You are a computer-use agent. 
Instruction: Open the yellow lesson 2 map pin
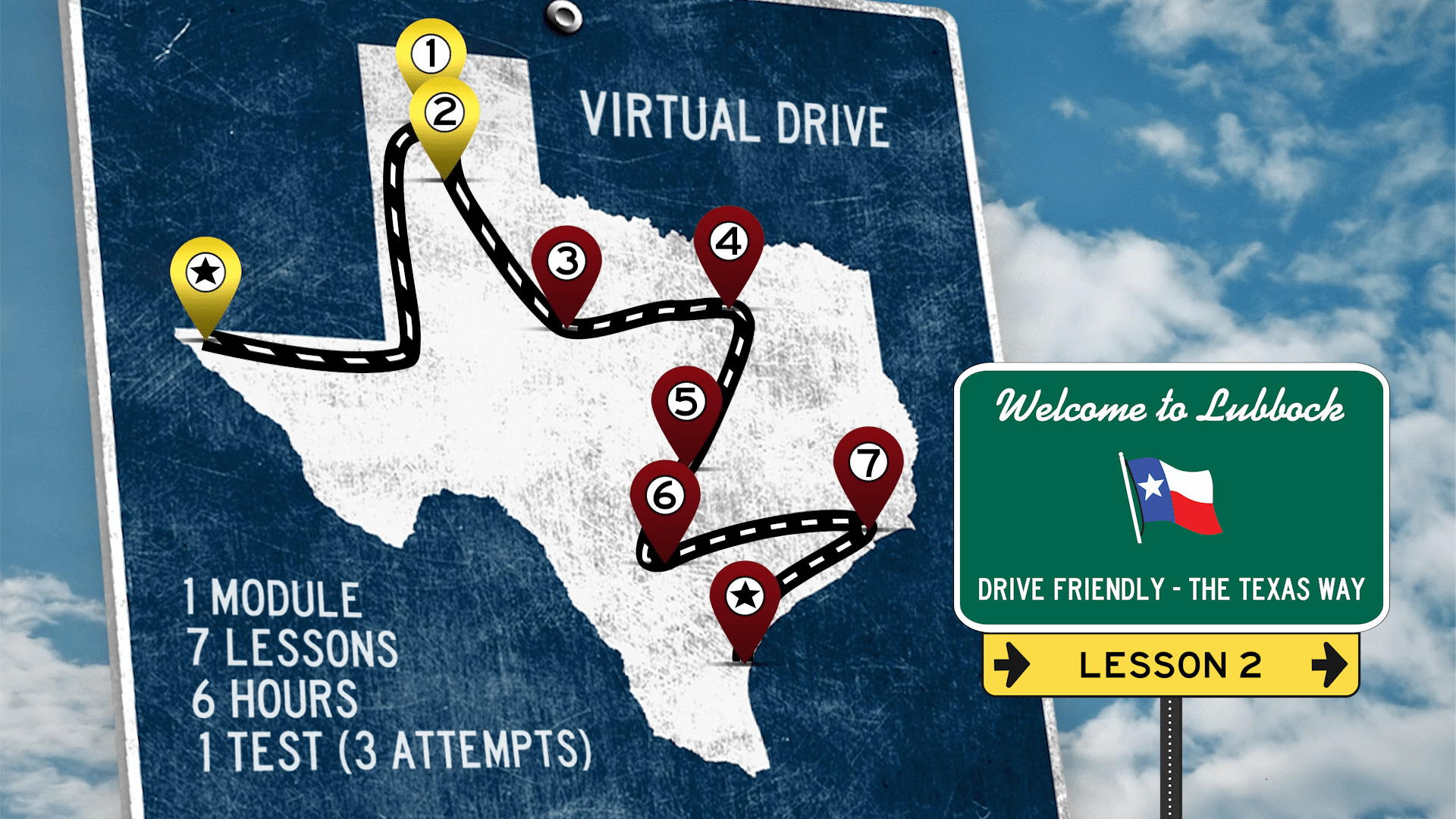coord(444,114)
